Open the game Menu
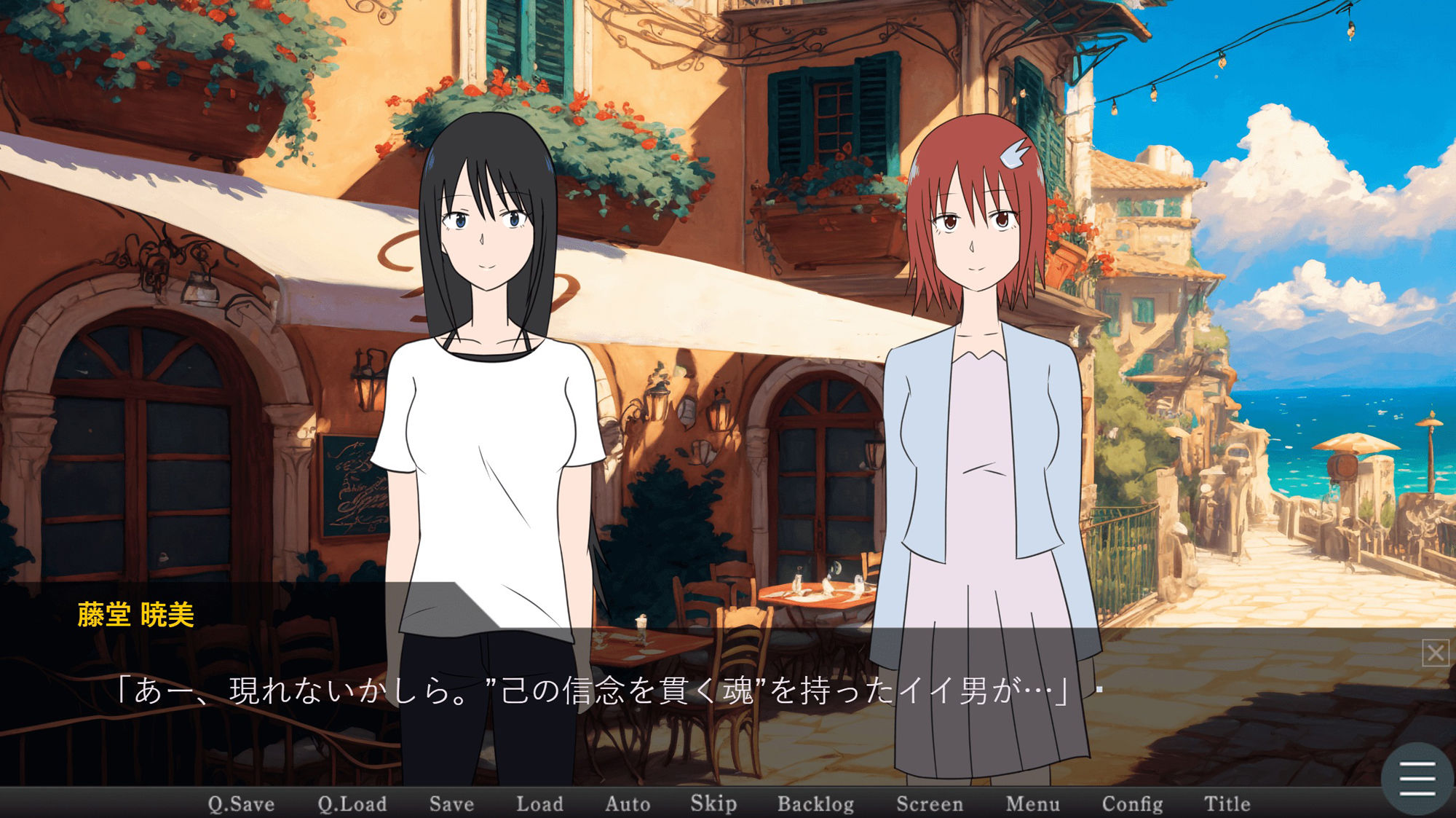1456x818 pixels. pos(1033,804)
